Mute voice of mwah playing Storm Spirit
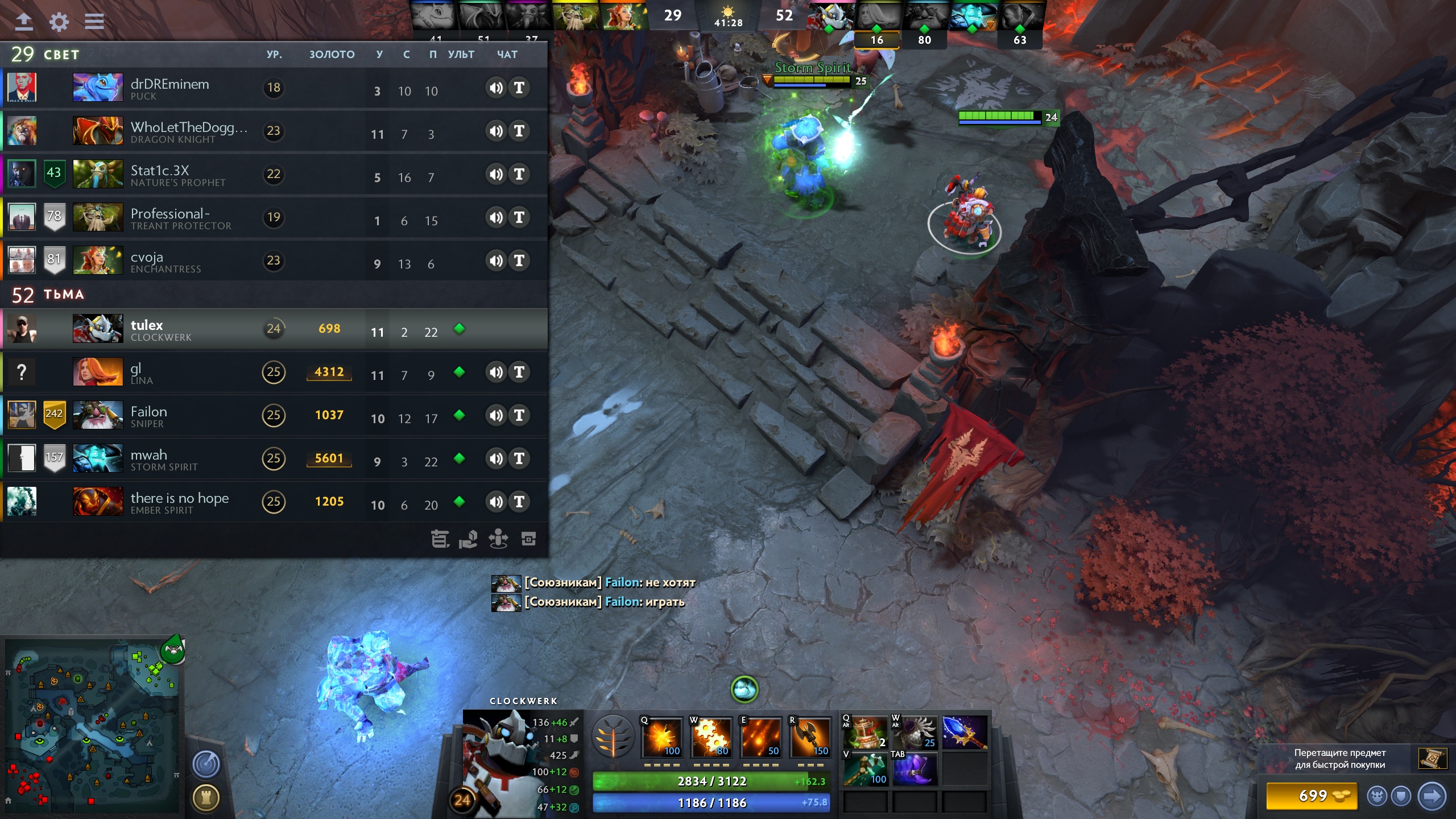Image resolution: width=1456 pixels, height=819 pixels. click(496, 458)
